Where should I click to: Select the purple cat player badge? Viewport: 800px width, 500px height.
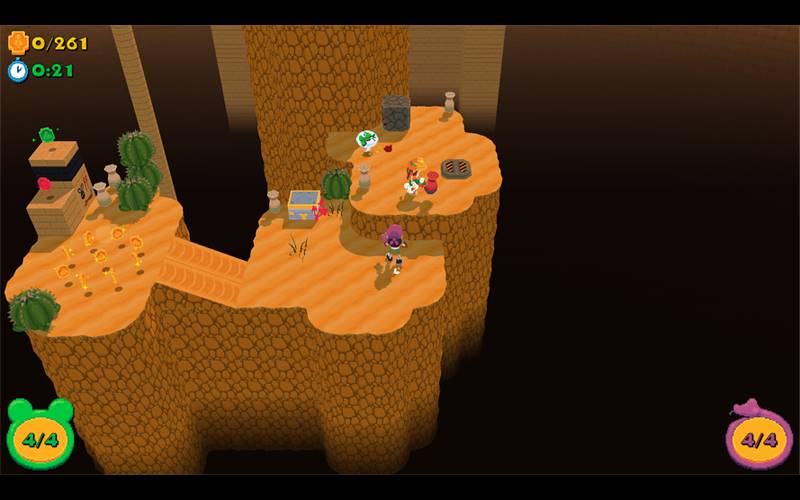(759, 436)
